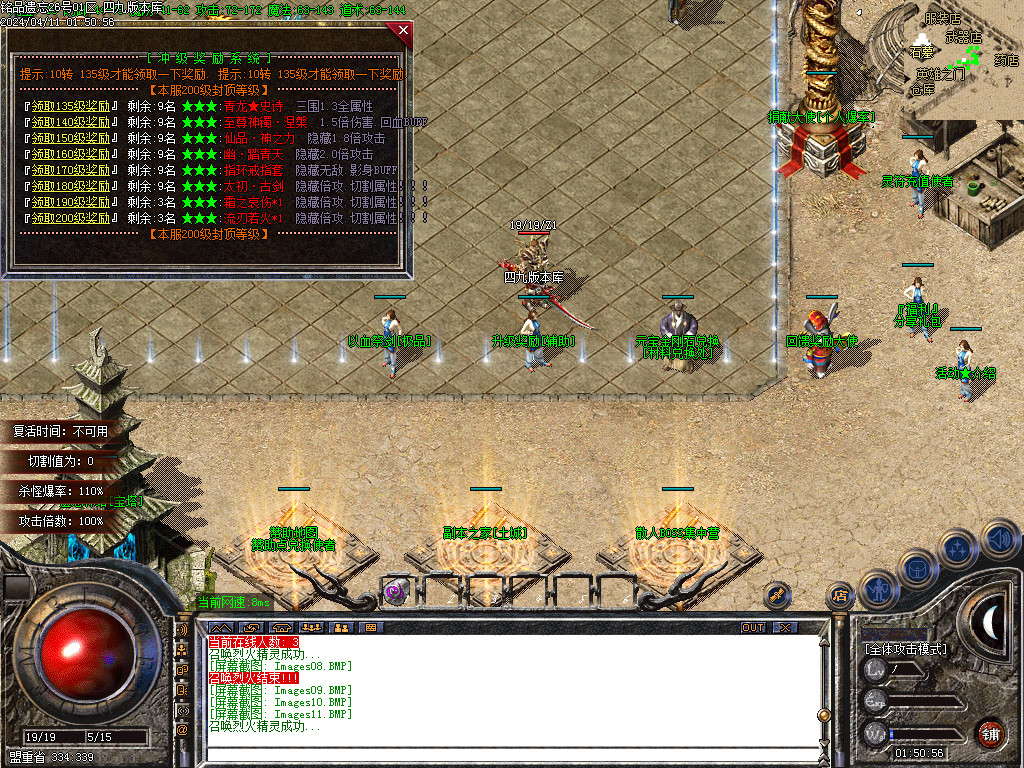The image size is (1024, 768).
Task: Claim the 领取150级奖励 reward link
Action: pos(71,138)
